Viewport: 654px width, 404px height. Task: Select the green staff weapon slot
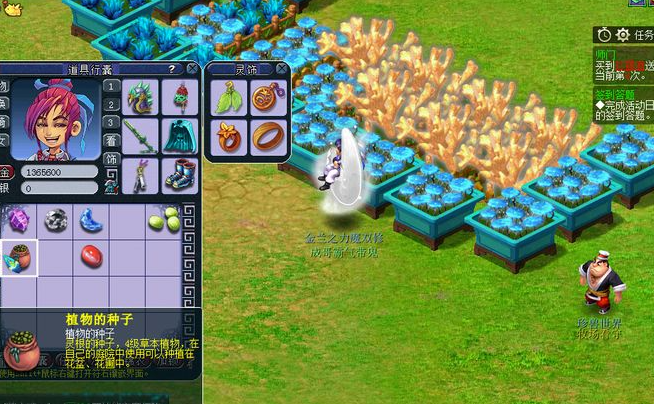140,136
